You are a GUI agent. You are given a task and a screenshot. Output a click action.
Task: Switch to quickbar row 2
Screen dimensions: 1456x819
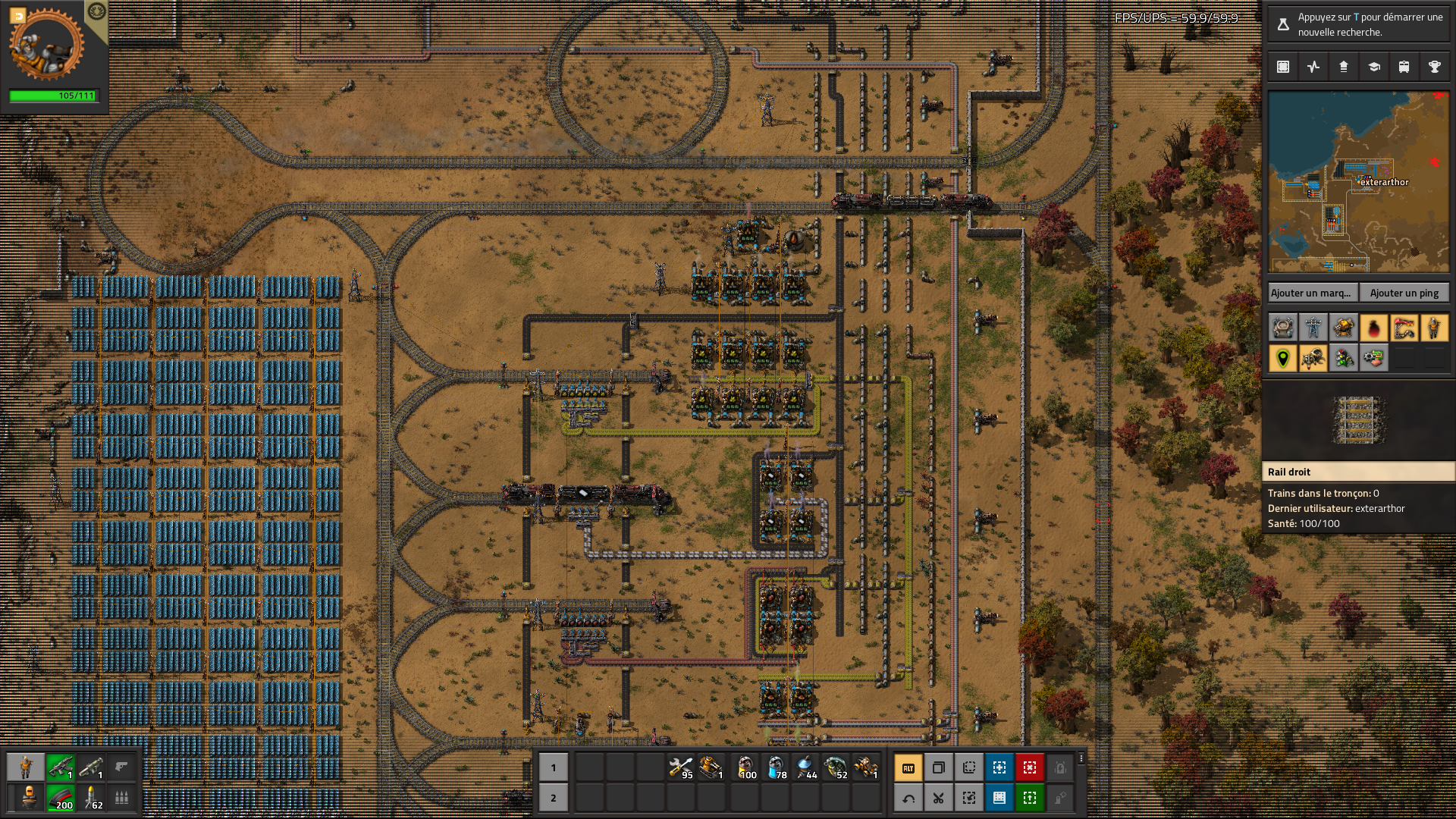point(554,798)
